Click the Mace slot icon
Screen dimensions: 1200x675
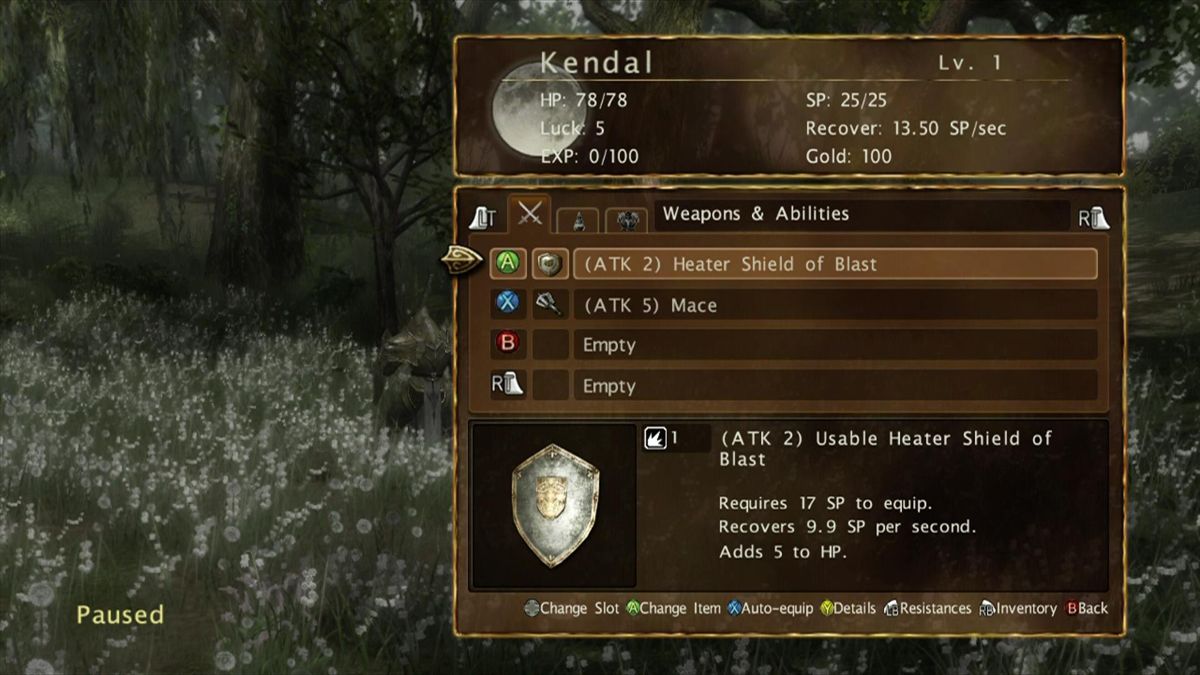[549, 305]
